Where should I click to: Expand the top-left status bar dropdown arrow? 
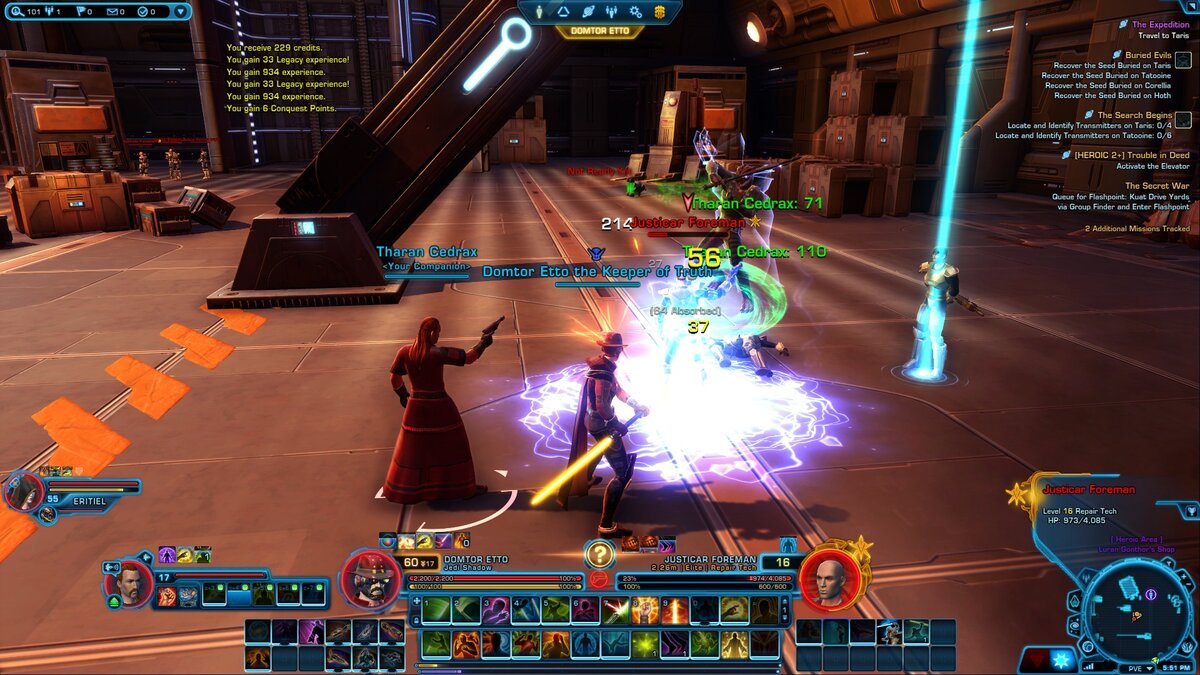point(180,12)
